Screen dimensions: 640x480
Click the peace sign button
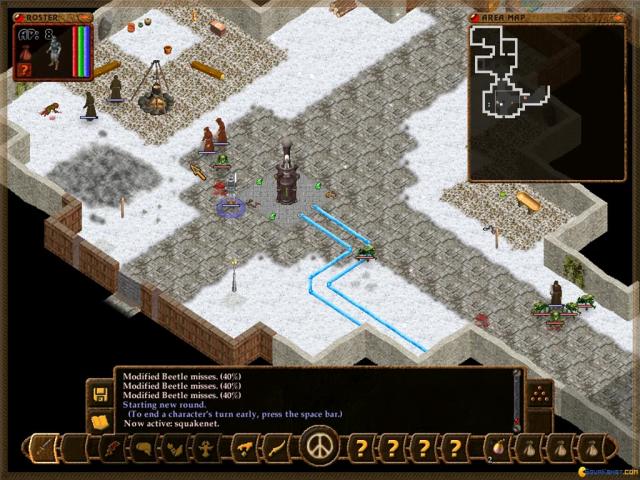click(x=320, y=444)
